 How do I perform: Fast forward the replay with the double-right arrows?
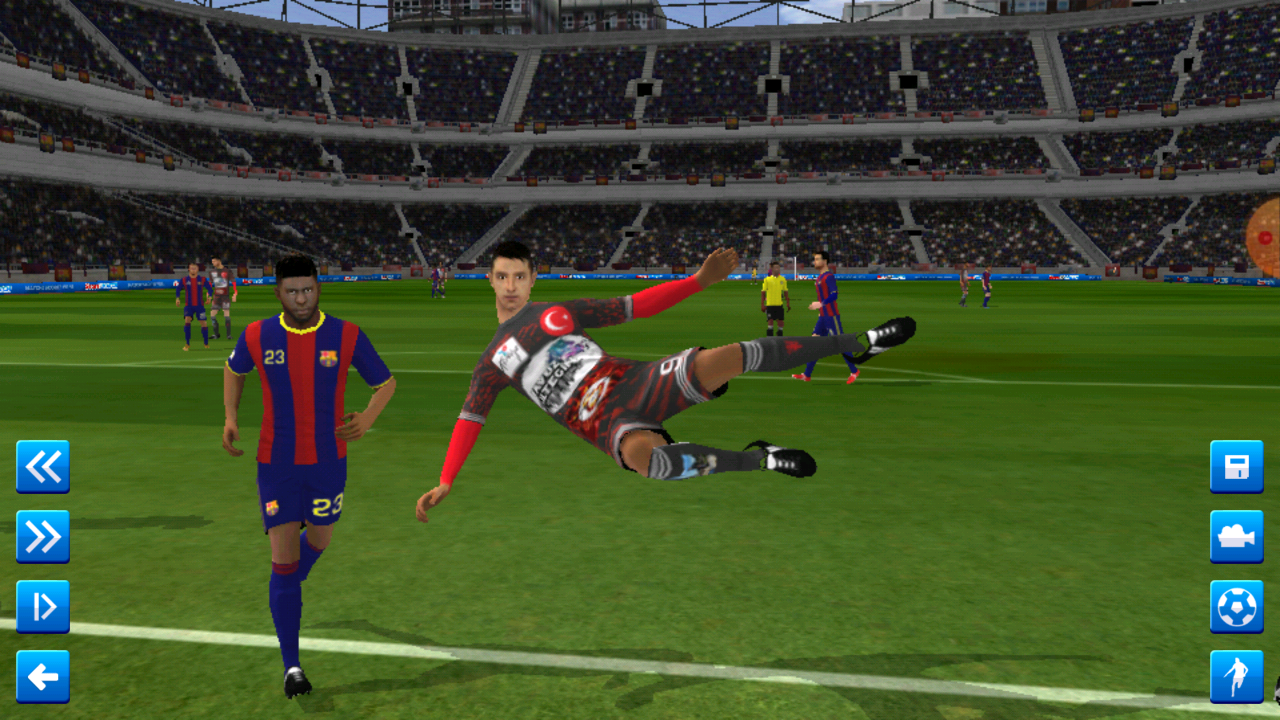click(42, 538)
